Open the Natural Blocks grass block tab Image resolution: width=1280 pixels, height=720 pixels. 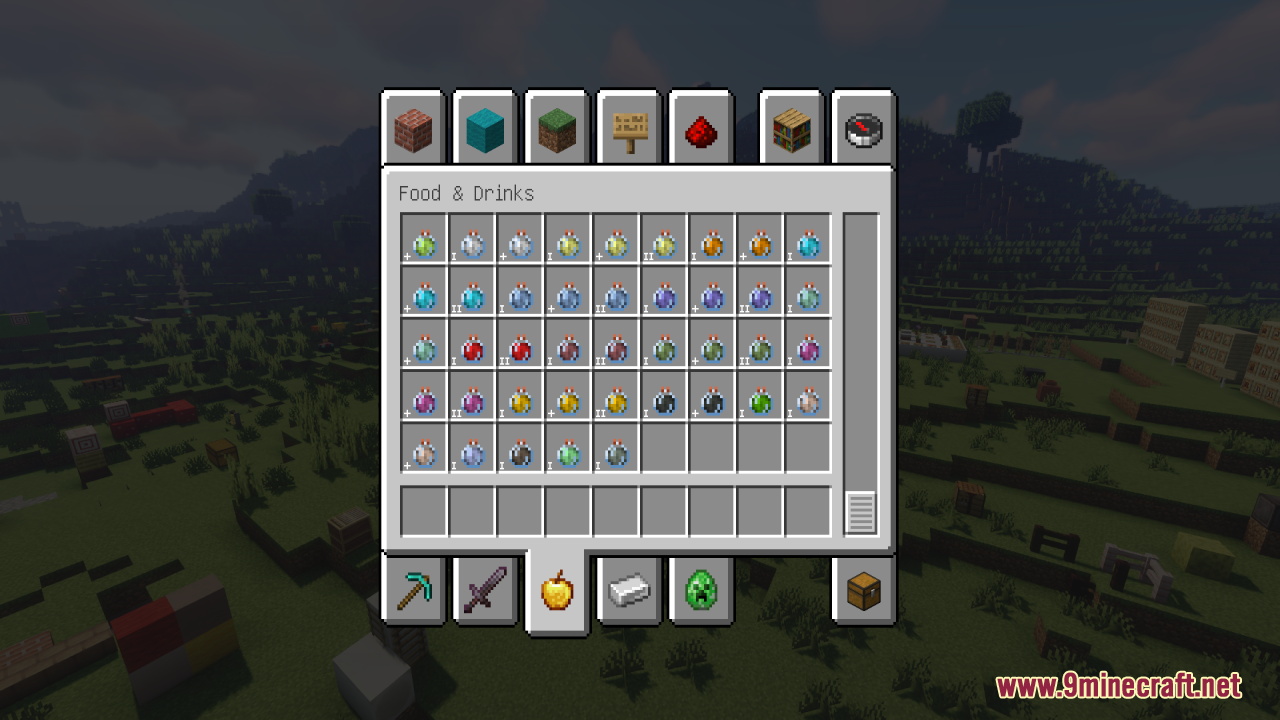coord(557,128)
